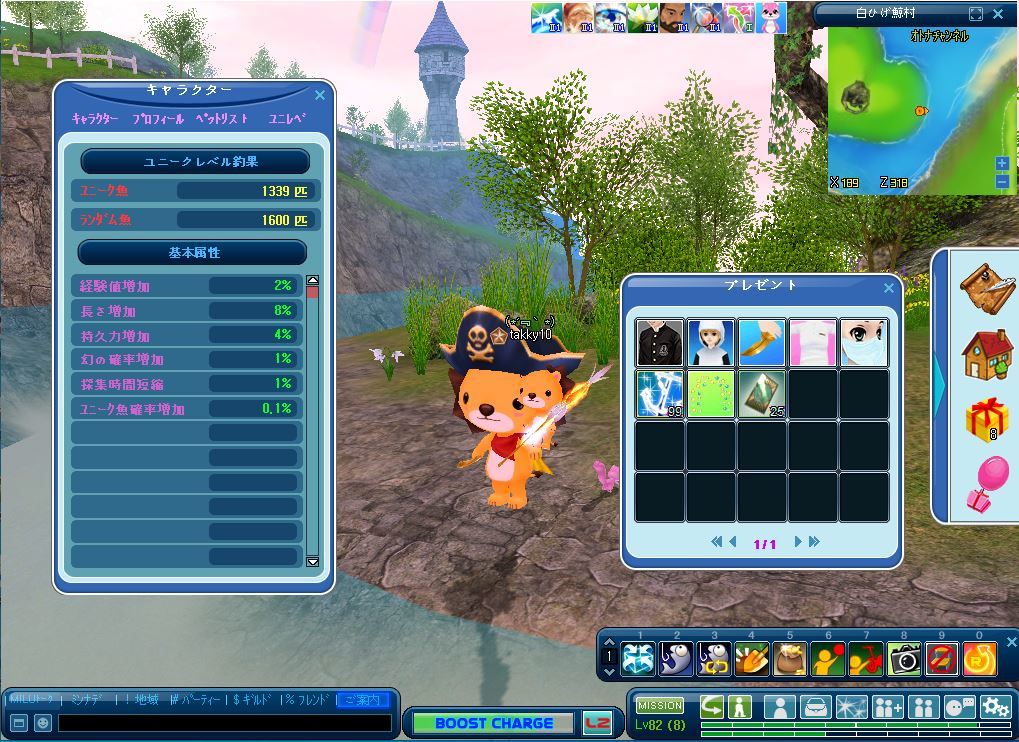Open the yellow gift box side icon
Screen dimensions: 1019x742
coord(986,417)
